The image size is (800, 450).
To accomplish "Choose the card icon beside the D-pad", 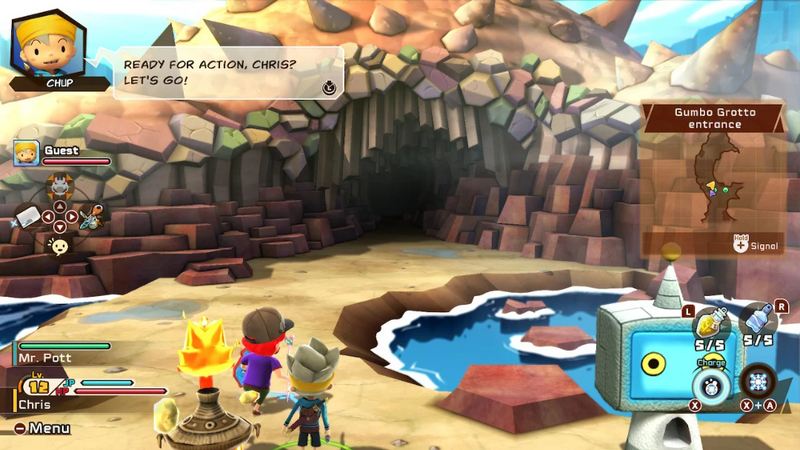I will pos(26,215).
